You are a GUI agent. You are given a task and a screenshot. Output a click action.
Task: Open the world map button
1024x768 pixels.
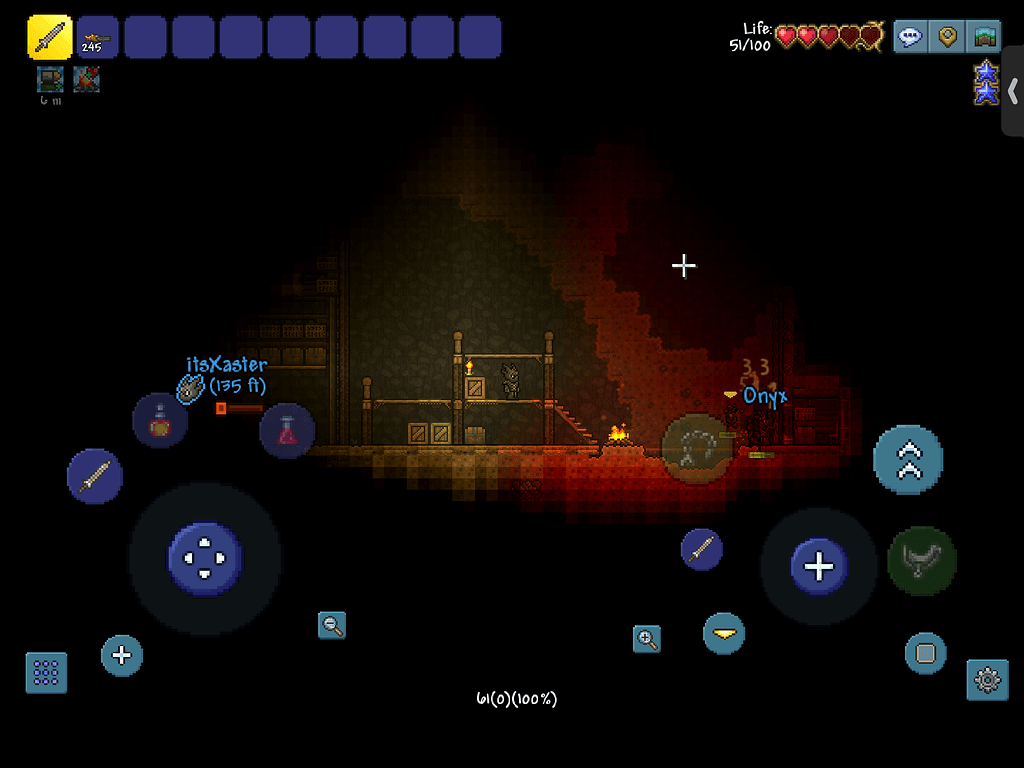(985, 37)
